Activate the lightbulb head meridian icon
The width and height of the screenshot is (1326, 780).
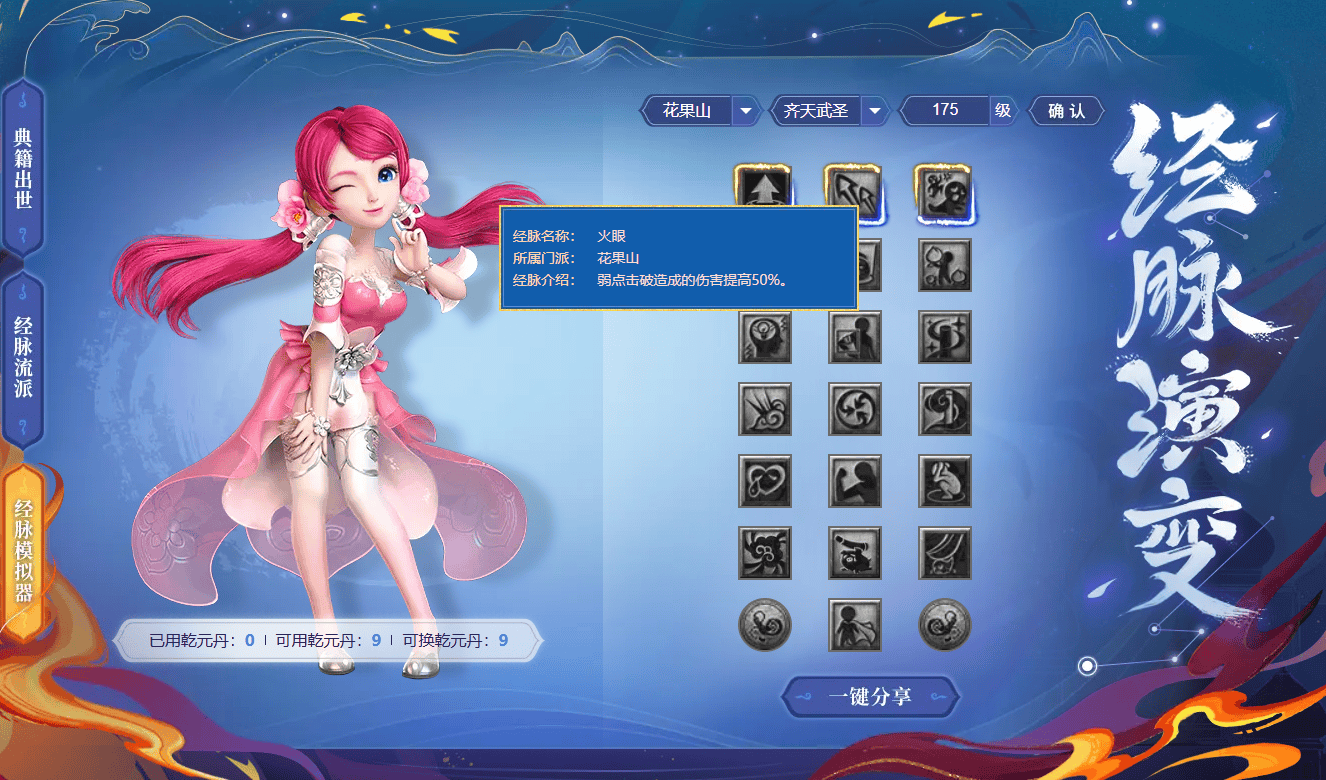[765, 337]
